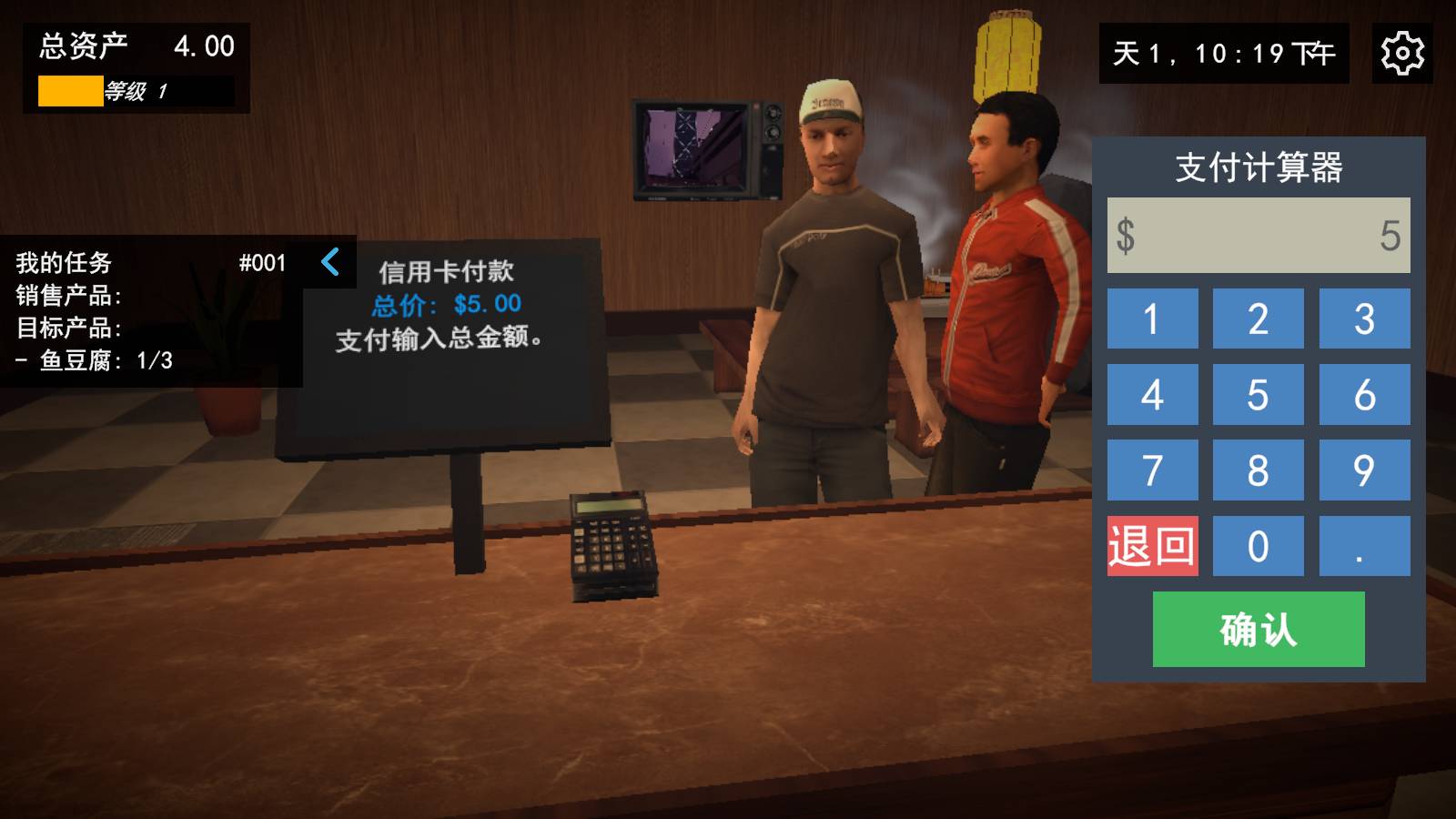The height and width of the screenshot is (819, 1456).
Task: Click the $ amount input field showing 5
Action: pyautogui.click(x=1258, y=234)
